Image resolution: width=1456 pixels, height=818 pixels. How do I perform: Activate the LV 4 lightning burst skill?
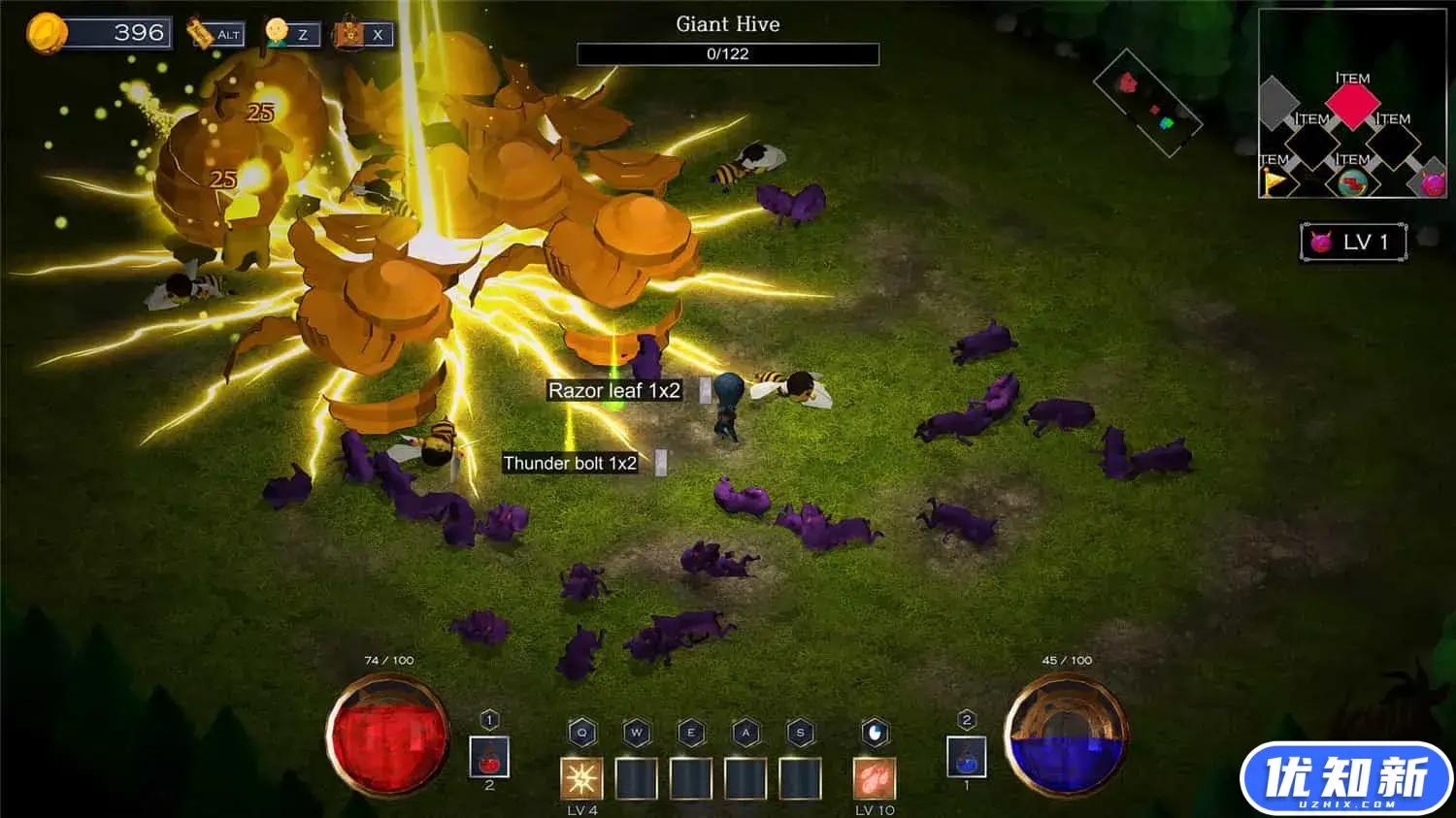click(581, 778)
